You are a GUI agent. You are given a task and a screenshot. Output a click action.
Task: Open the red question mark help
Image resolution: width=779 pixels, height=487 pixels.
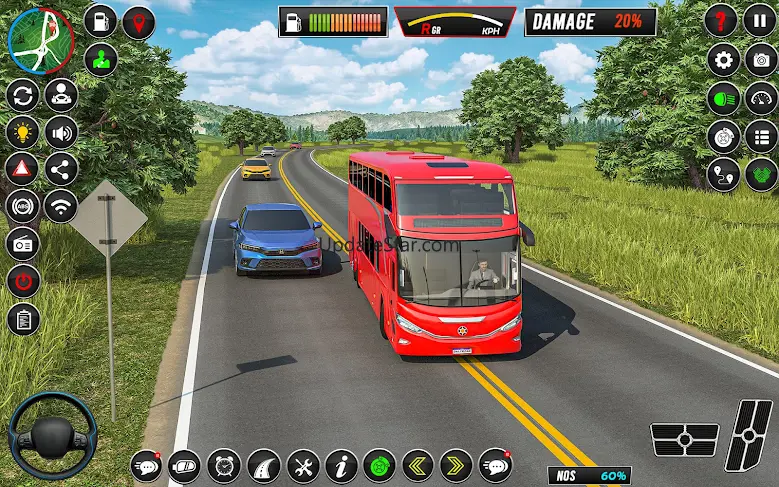coord(721,20)
